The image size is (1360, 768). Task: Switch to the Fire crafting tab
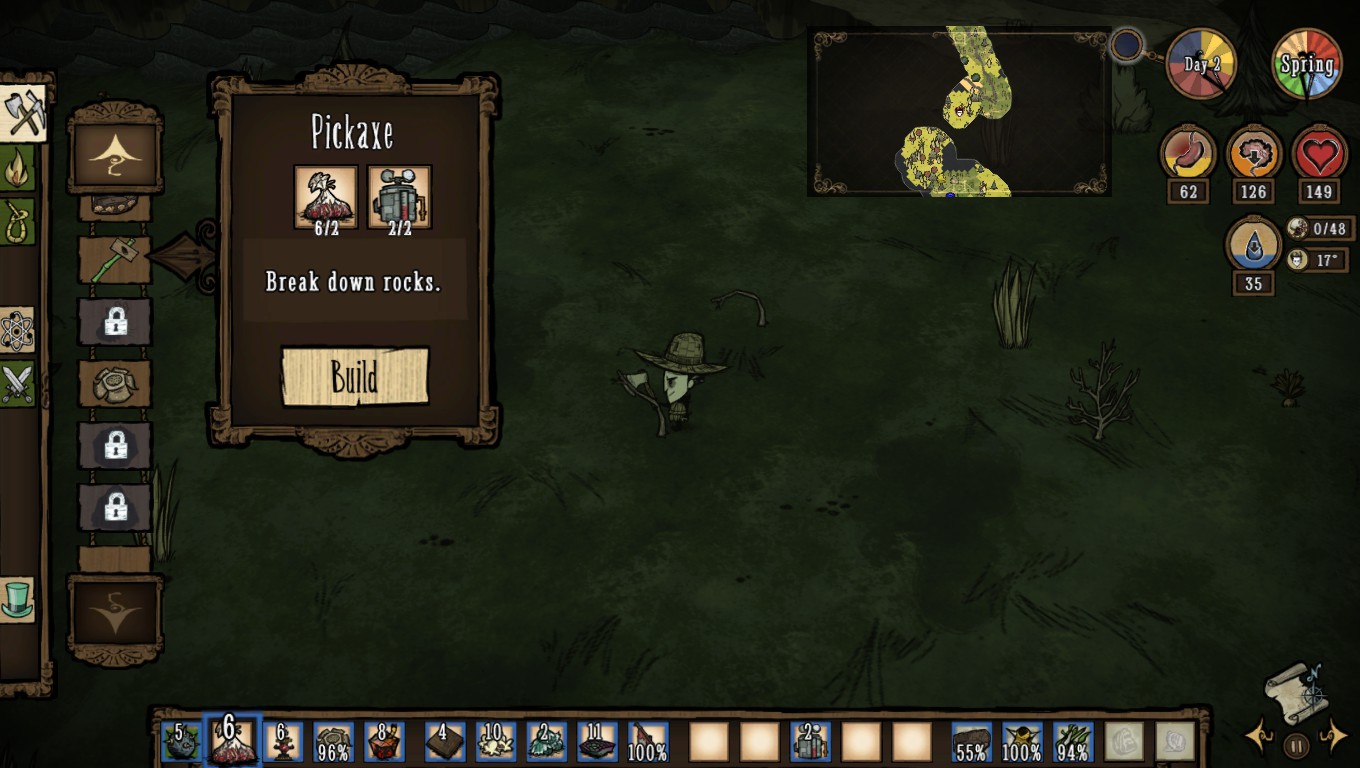[17, 169]
